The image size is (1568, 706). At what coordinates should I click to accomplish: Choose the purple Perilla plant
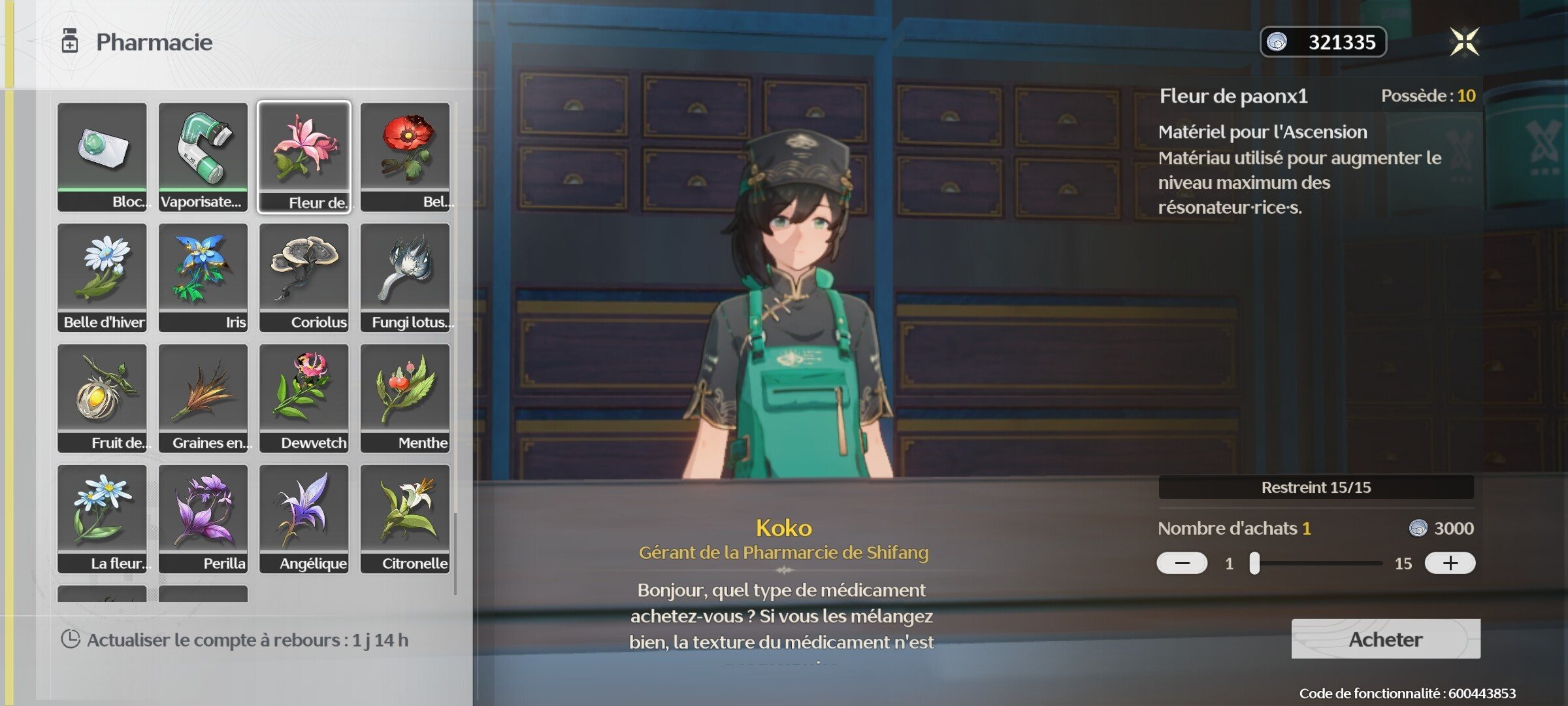point(203,518)
